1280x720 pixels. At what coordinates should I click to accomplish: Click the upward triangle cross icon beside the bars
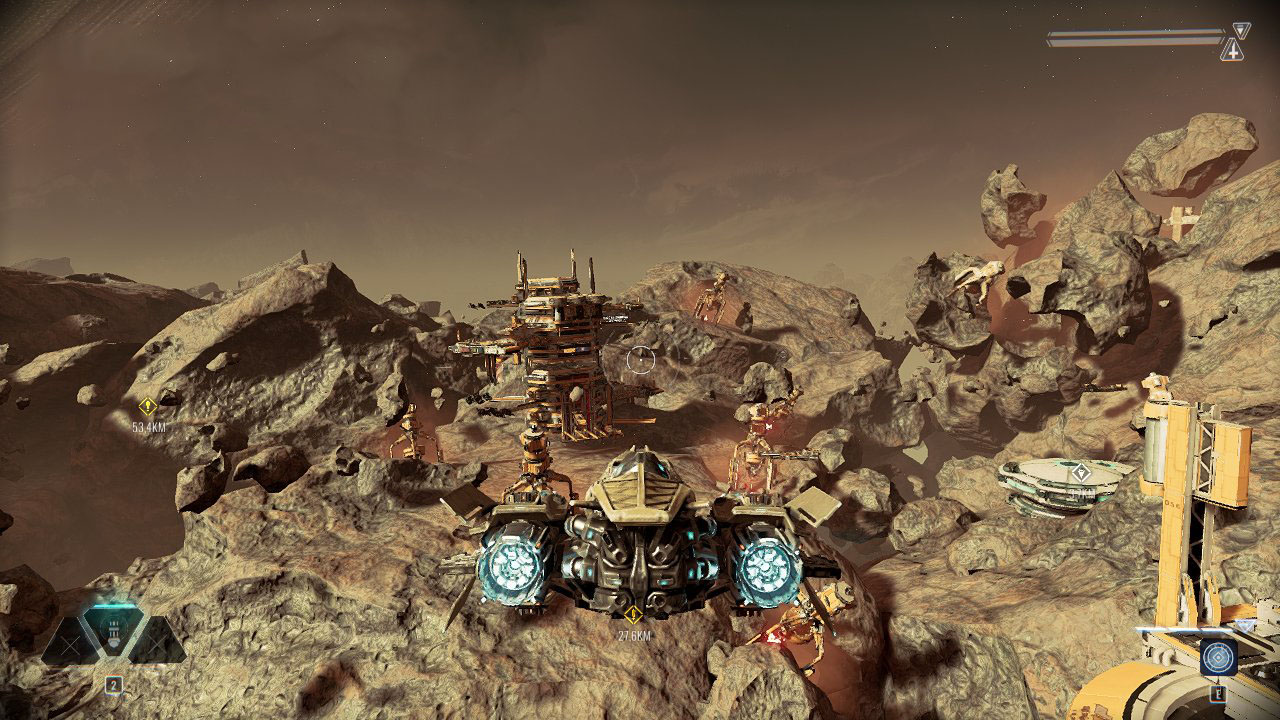1232,50
